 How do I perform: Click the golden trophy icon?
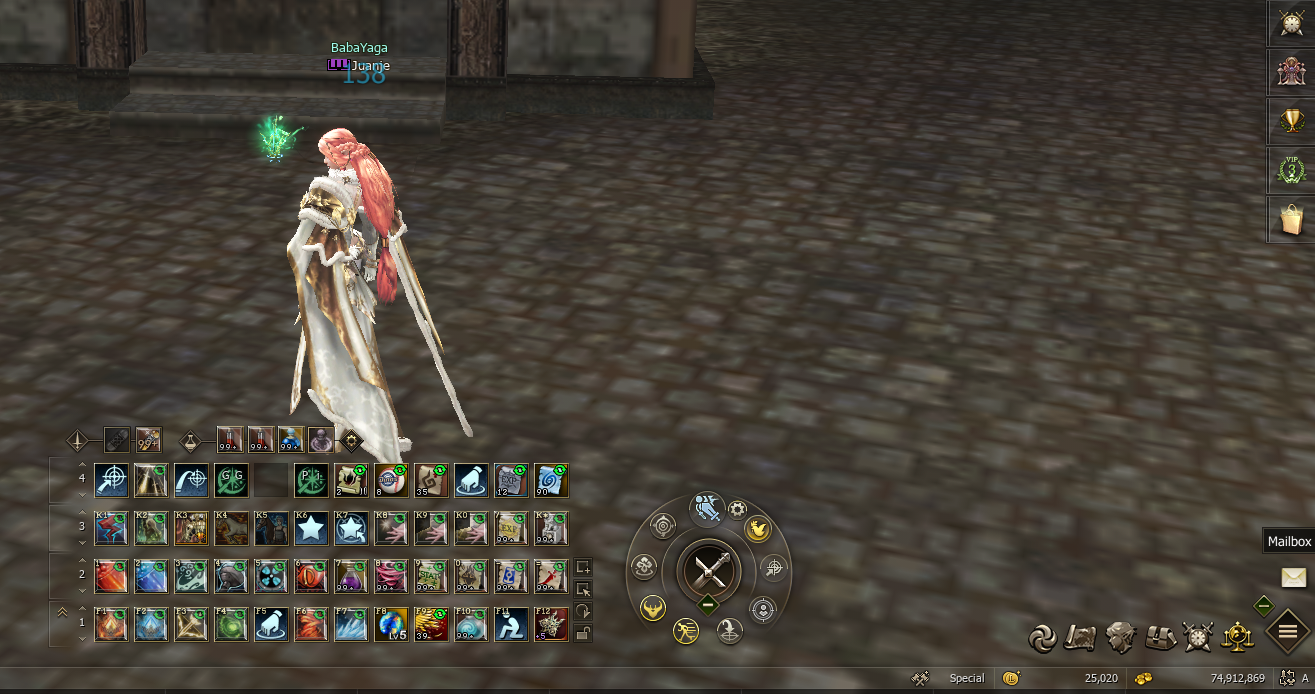pos(1292,121)
